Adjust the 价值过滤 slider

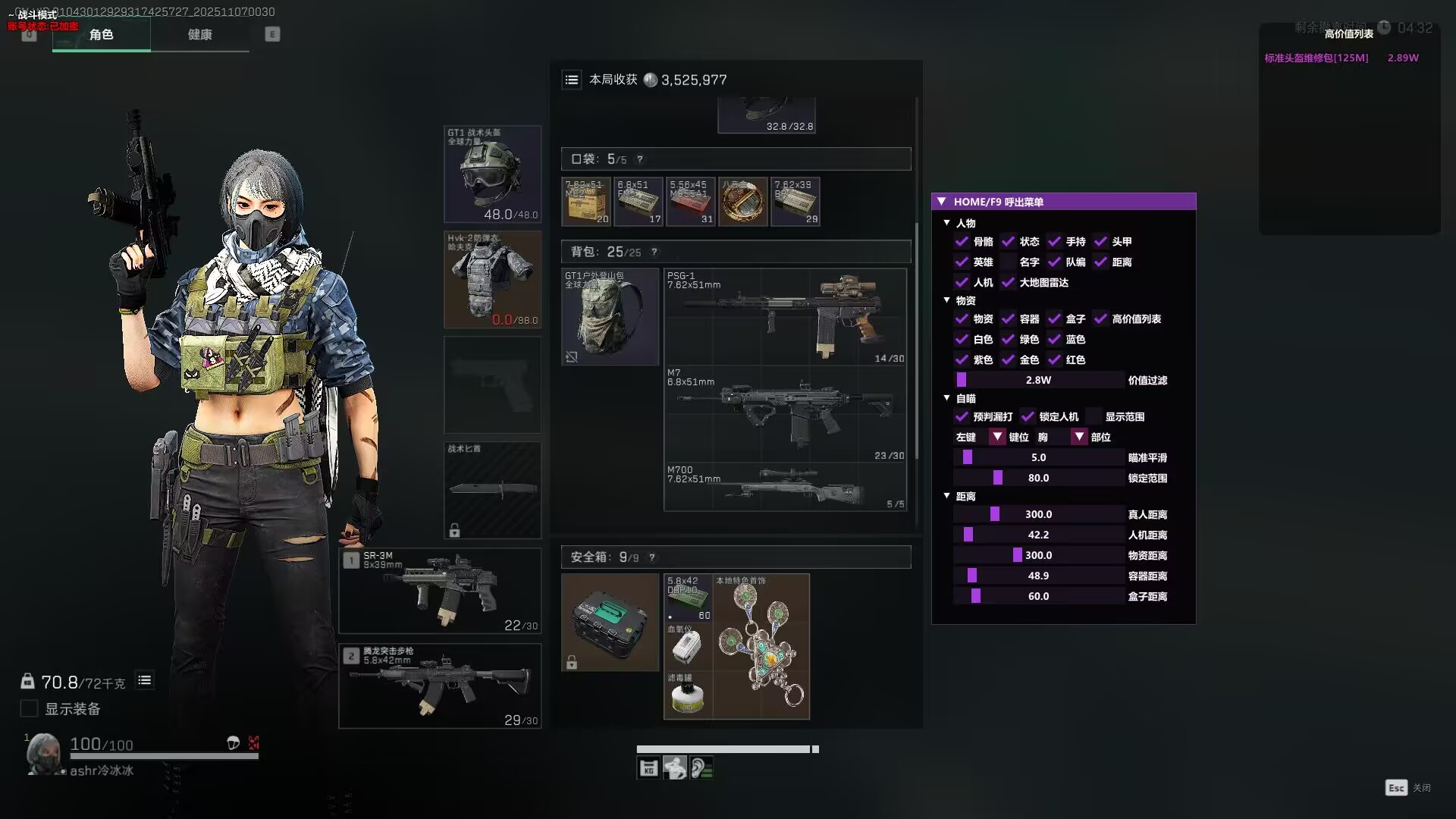[x=1038, y=380]
